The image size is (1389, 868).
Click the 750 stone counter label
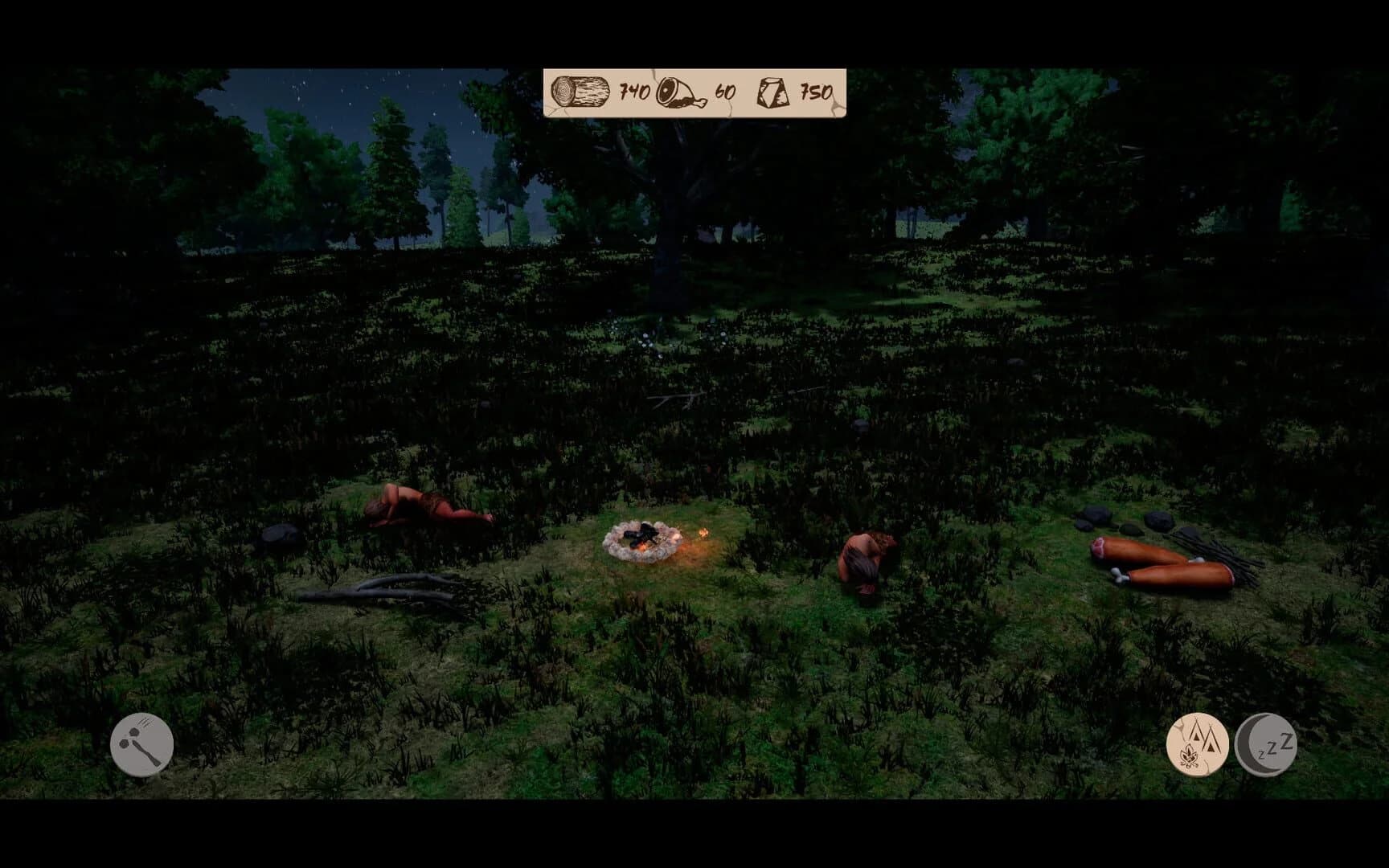pos(814,91)
